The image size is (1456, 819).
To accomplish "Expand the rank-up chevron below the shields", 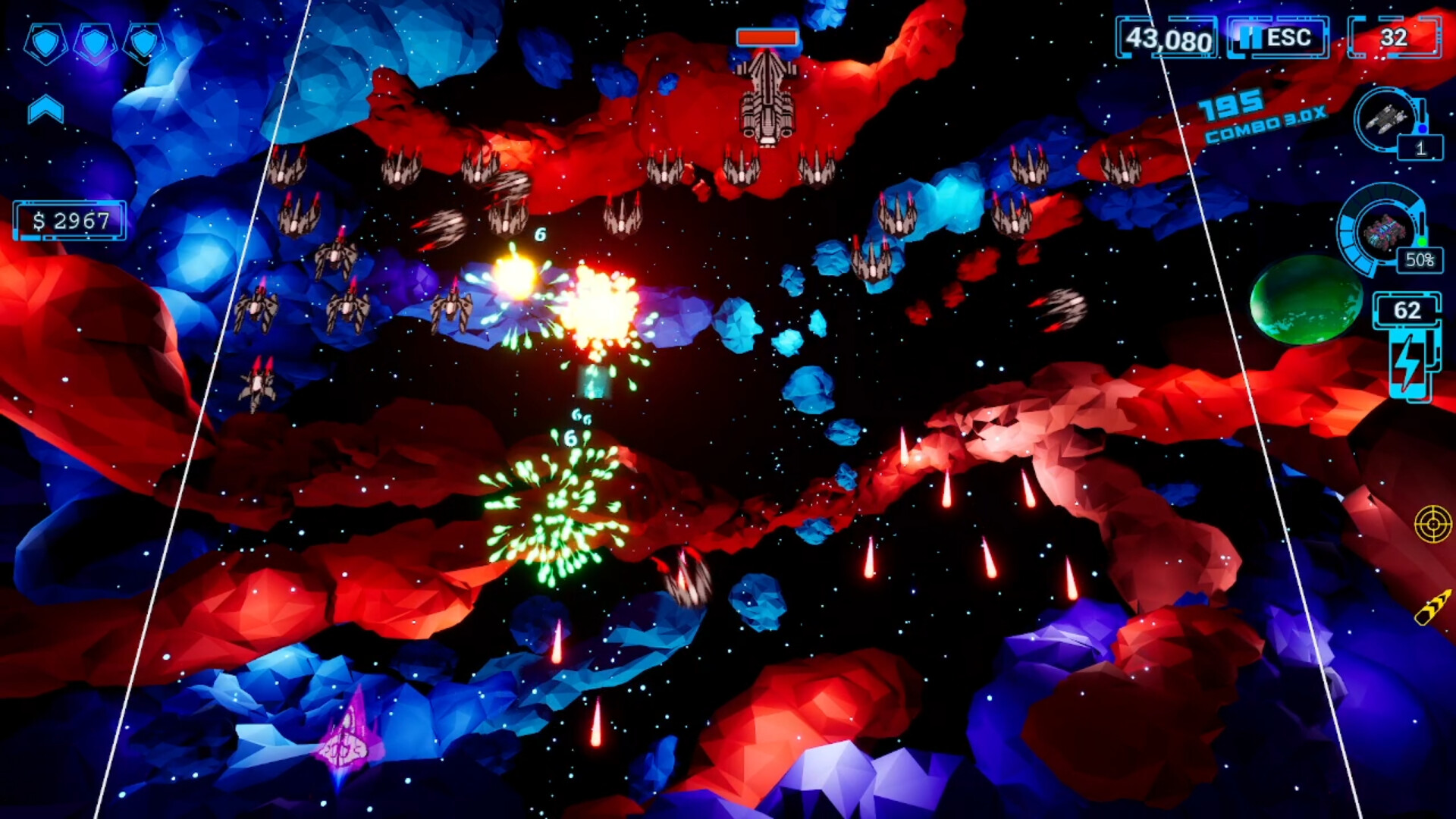I will 45,107.
